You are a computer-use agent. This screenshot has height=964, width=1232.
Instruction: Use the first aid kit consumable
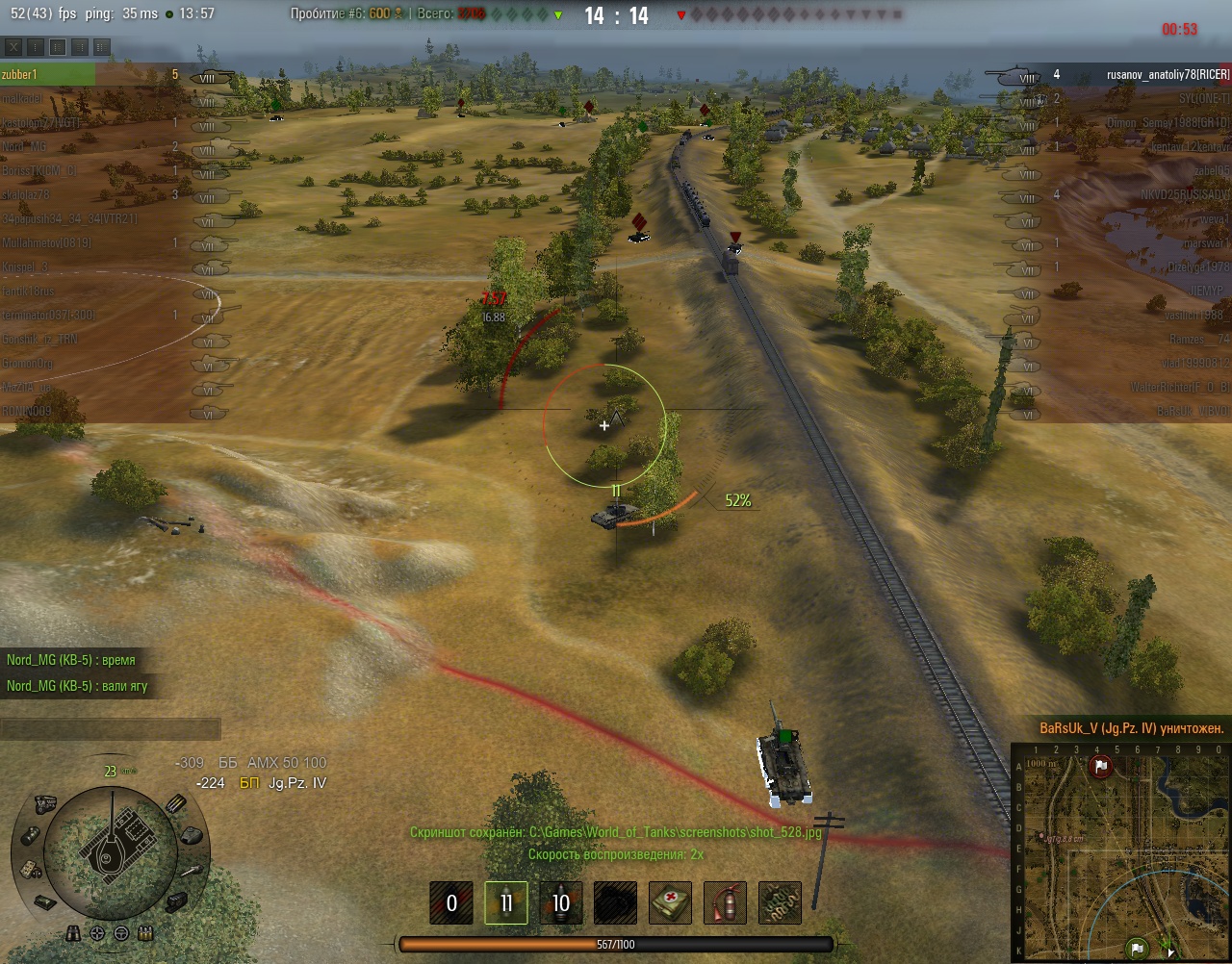click(671, 902)
